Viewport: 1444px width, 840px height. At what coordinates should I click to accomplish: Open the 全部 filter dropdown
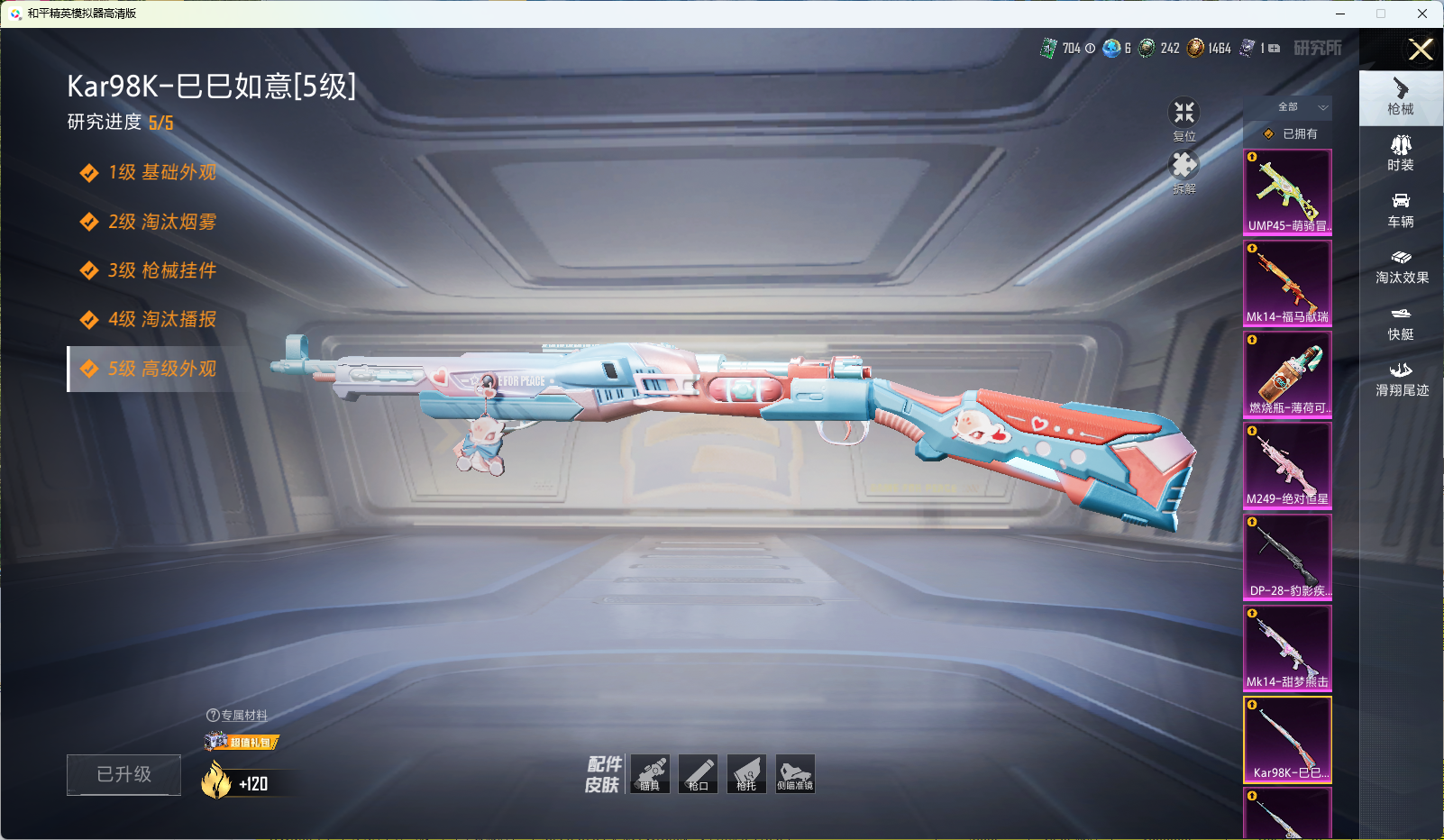point(1299,107)
